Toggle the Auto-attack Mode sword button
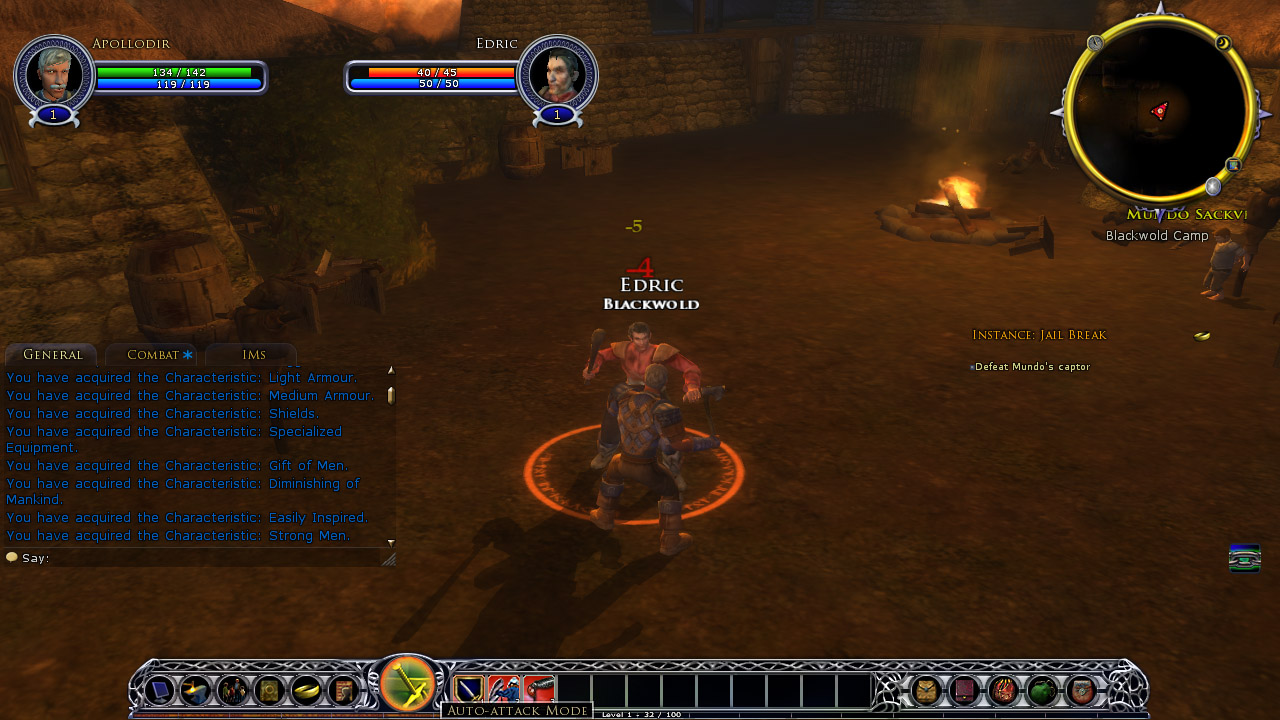Image resolution: width=1280 pixels, height=720 pixels. tap(407, 684)
